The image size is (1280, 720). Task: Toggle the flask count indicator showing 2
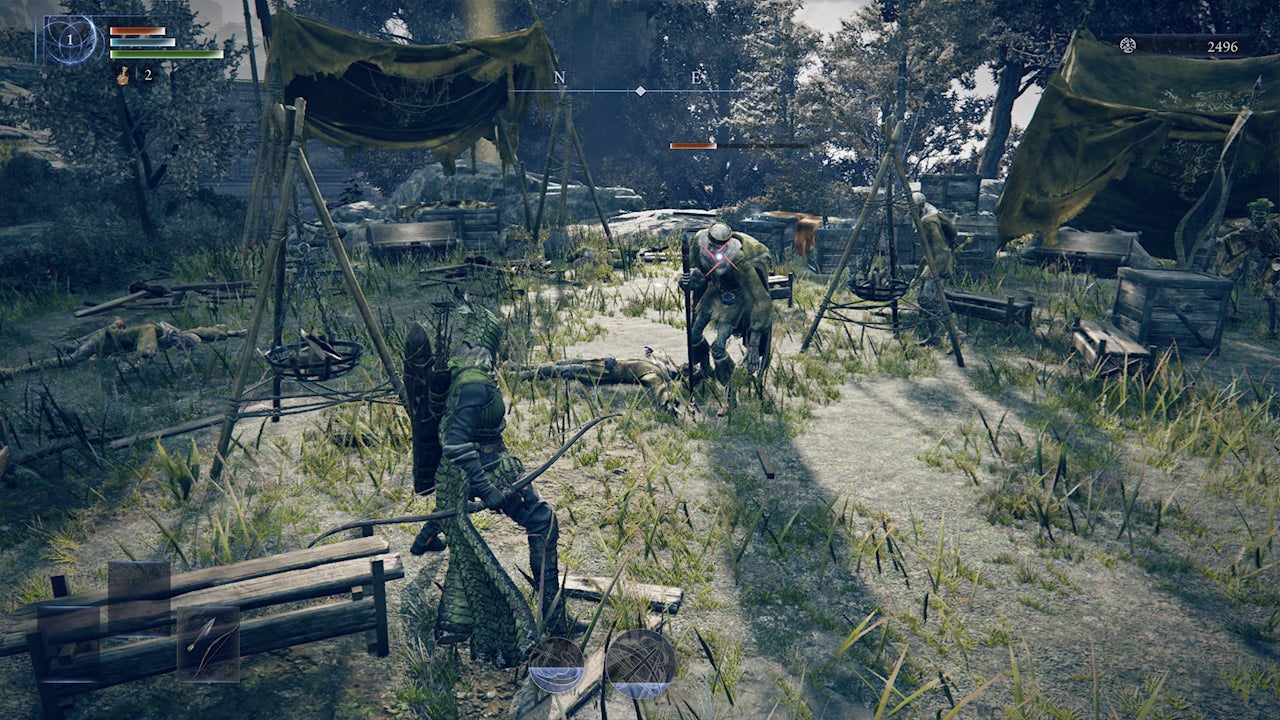(149, 76)
